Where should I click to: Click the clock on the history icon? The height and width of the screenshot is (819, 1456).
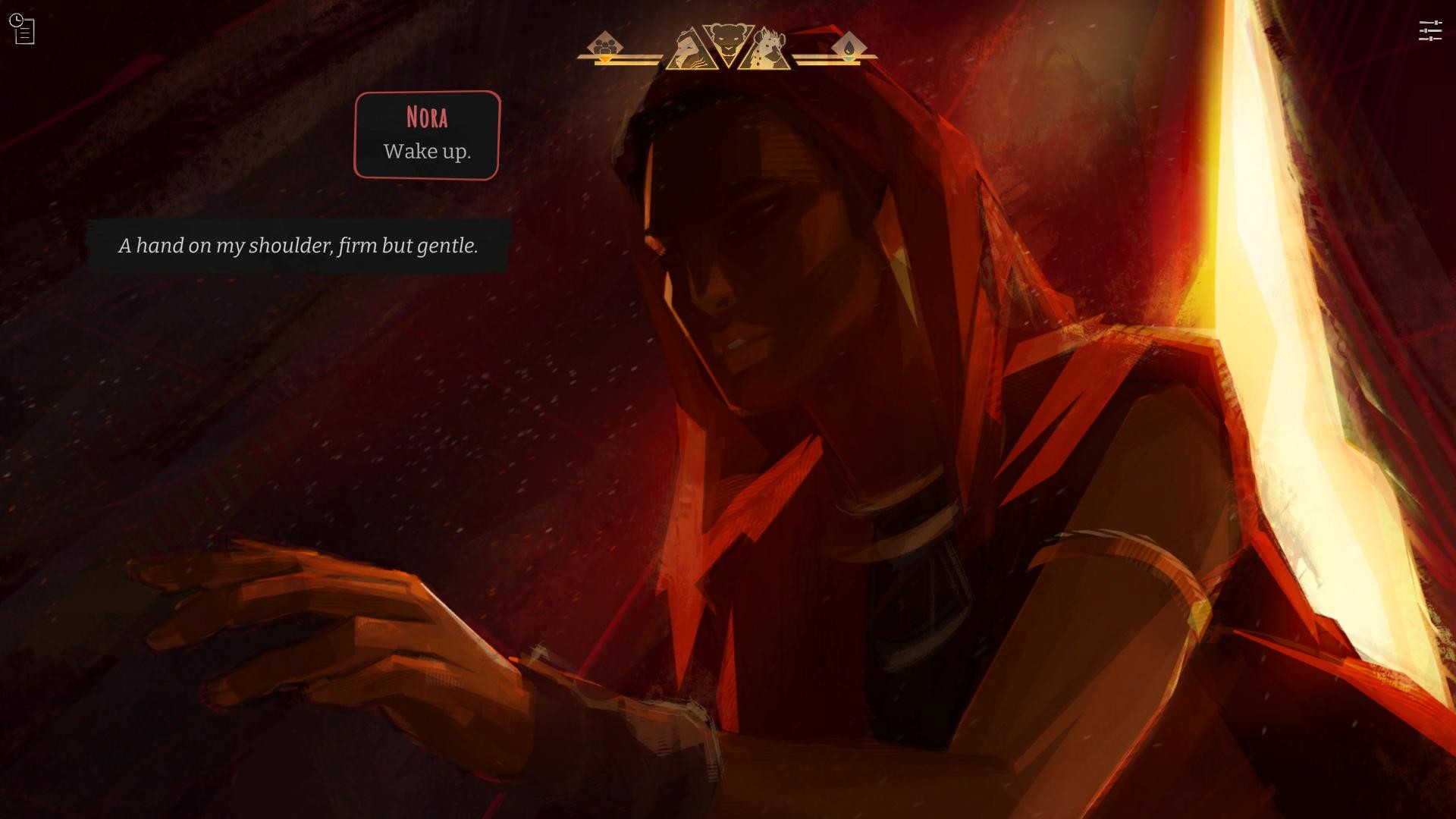[x=16, y=20]
